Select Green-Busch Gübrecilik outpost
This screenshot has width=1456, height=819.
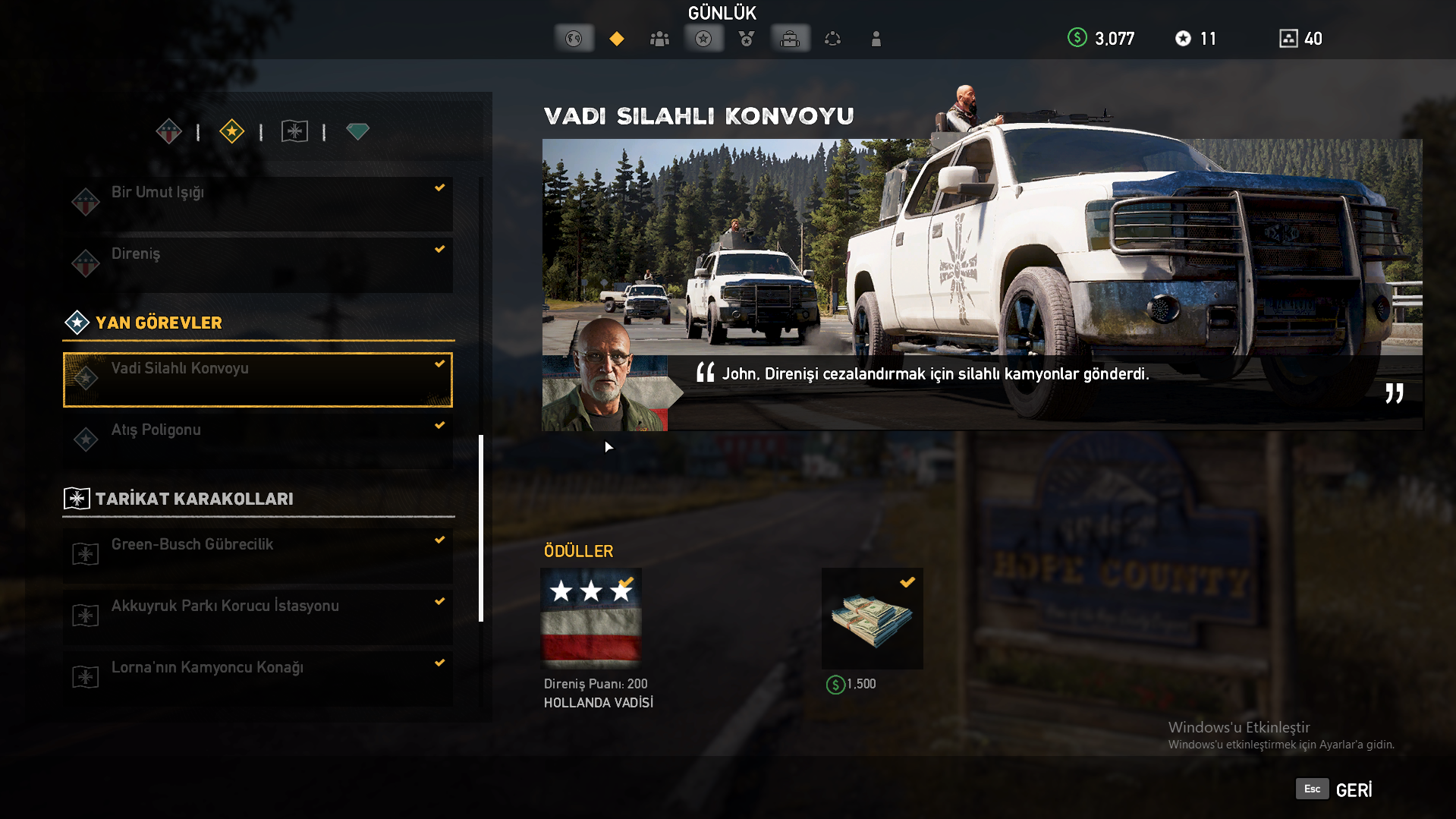pos(258,556)
